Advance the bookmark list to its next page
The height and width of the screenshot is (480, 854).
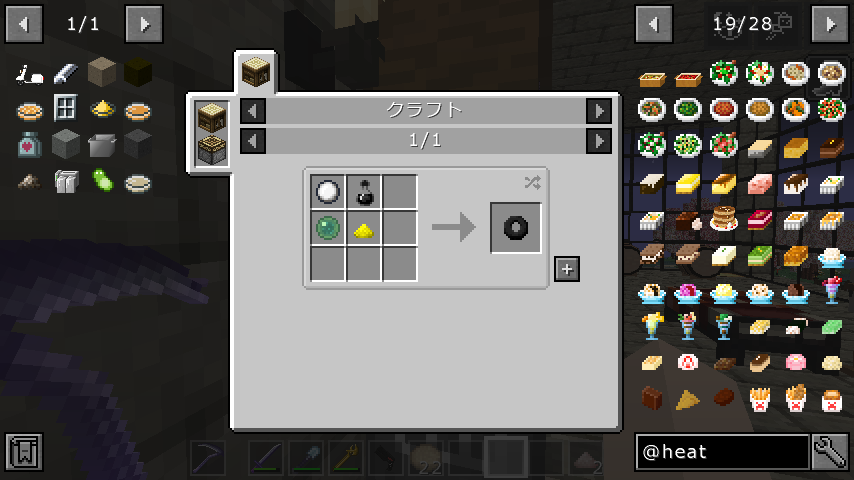pos(144,23)
